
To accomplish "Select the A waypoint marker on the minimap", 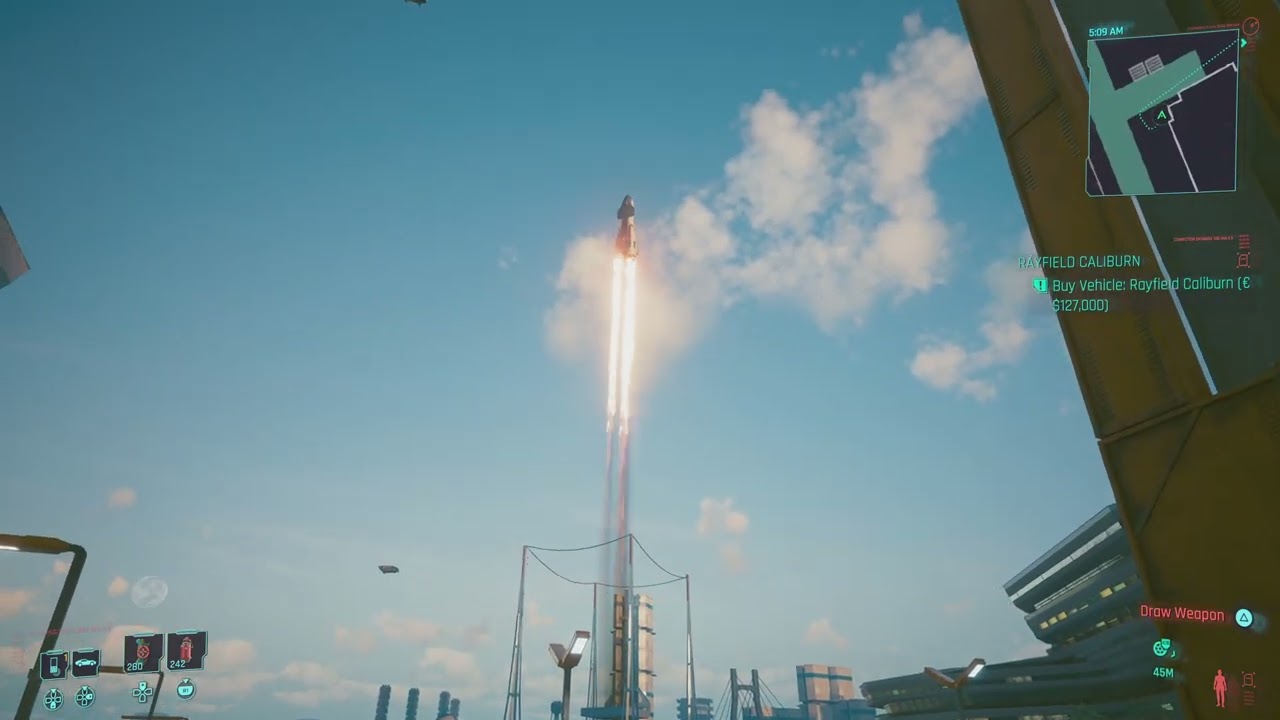I will click(x=1161, y=114).
